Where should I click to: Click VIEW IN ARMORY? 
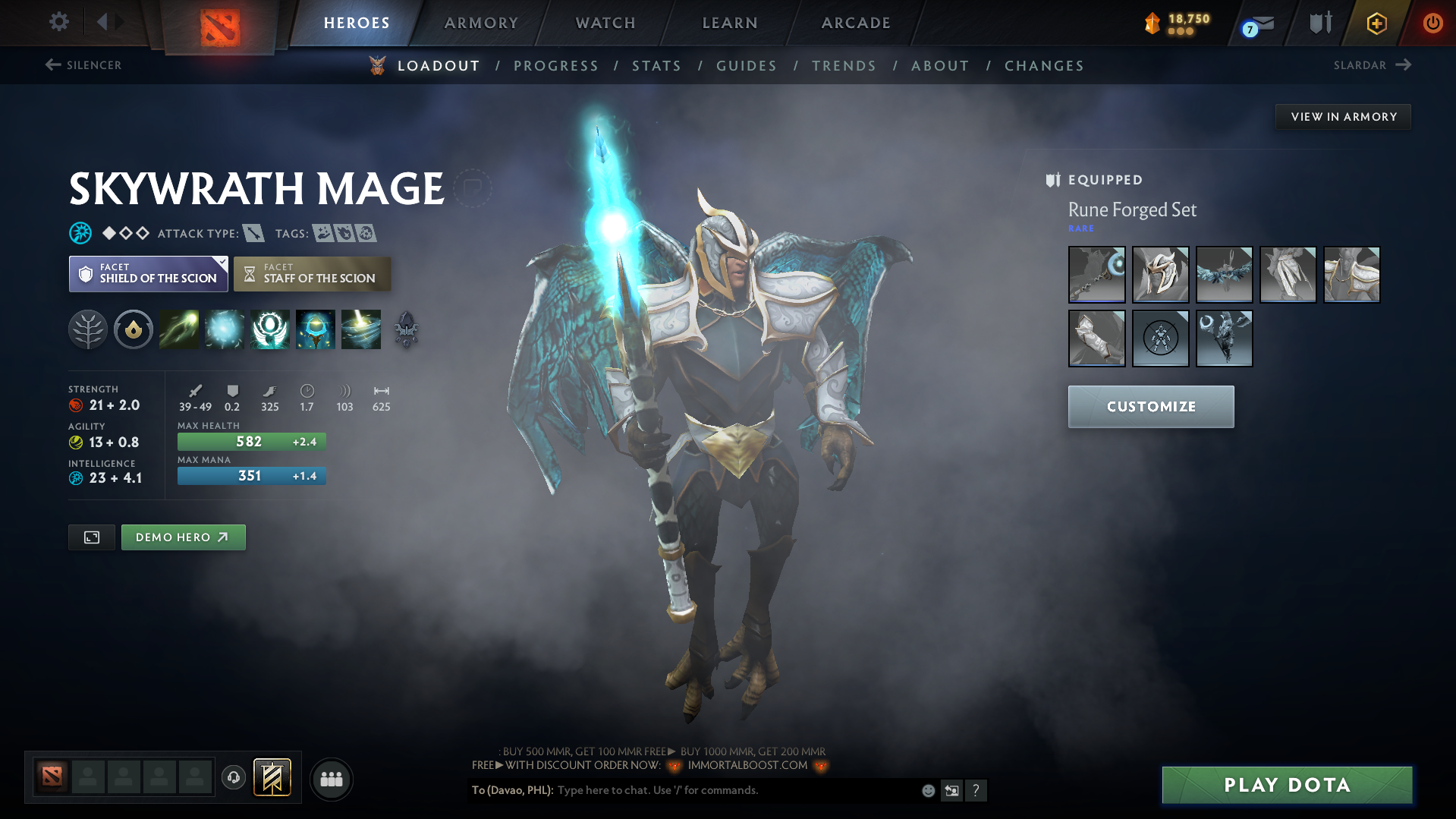[x=1343, y=116]
